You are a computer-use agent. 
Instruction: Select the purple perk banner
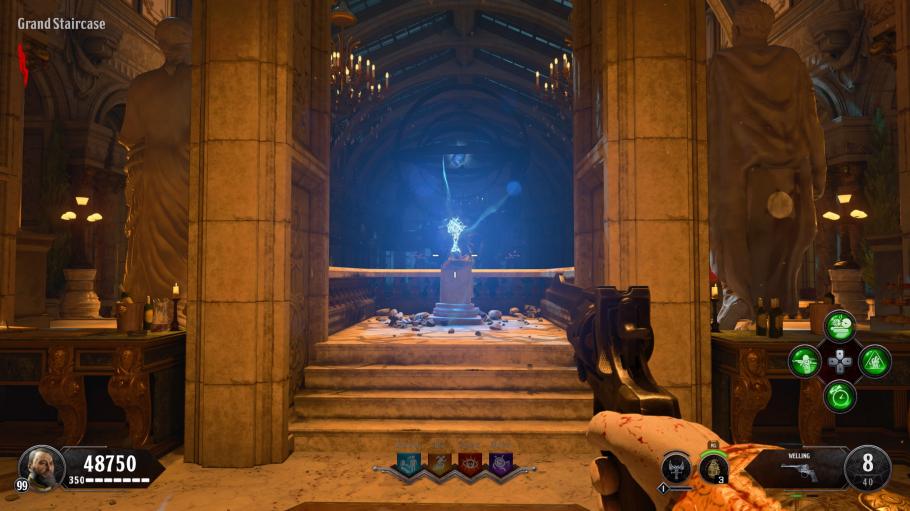coord(499,462)
